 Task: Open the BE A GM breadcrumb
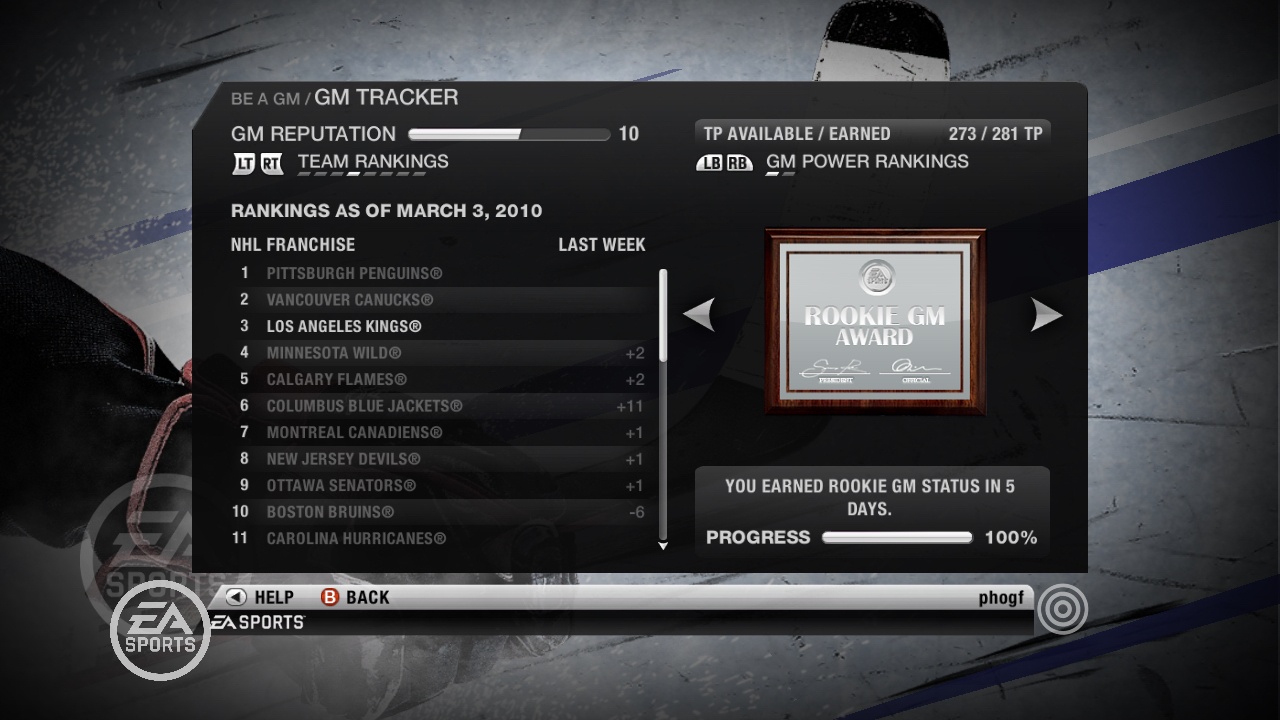coord(264,98)
